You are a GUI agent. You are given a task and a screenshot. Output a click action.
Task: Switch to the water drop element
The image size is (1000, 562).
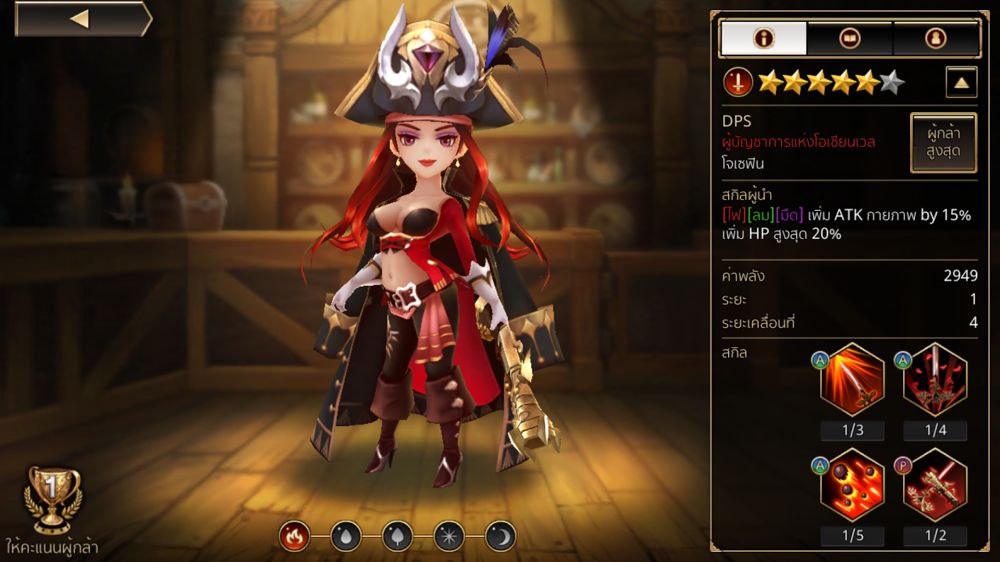point(345,536)
